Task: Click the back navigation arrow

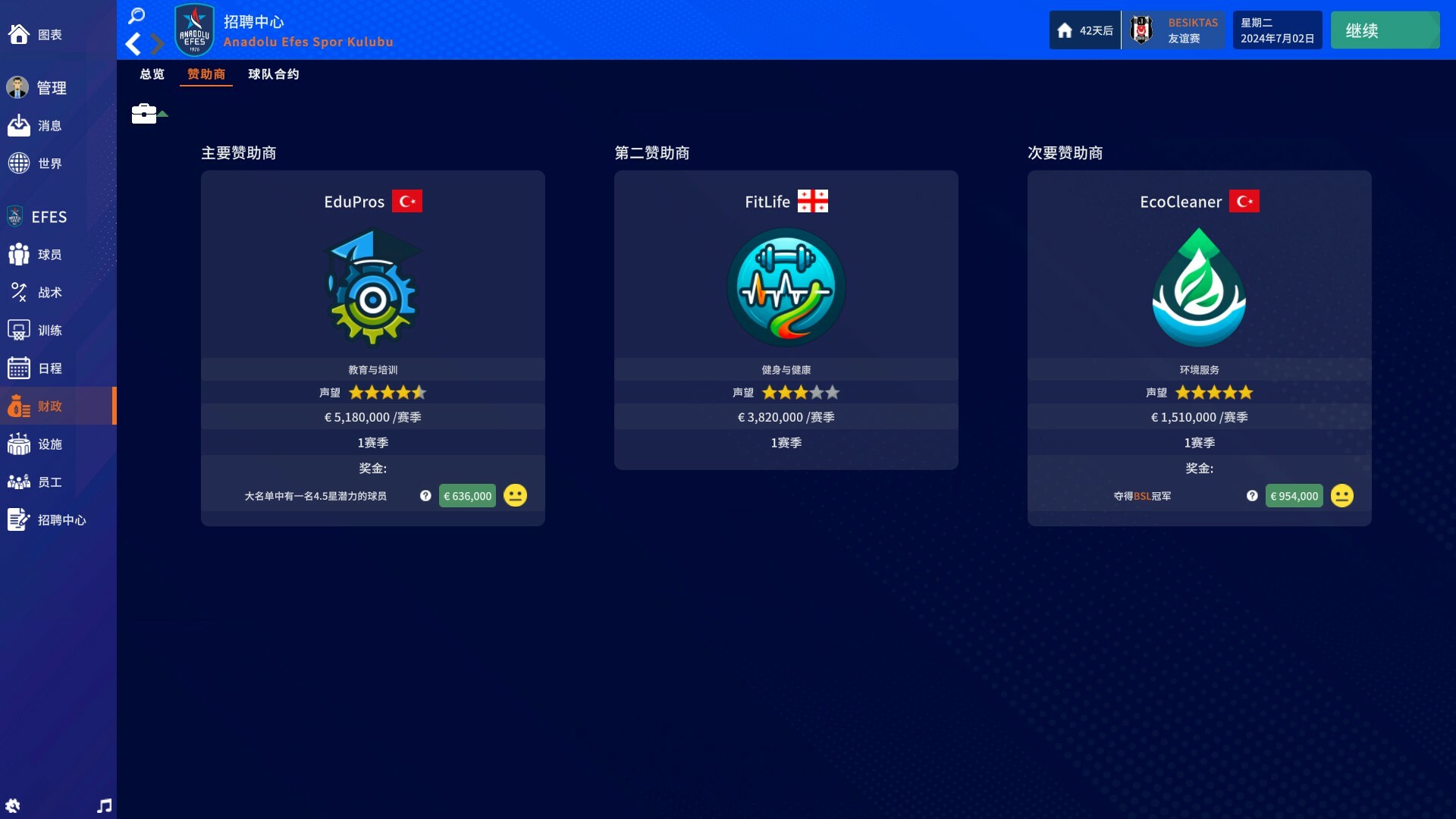Action: point(133,43)
